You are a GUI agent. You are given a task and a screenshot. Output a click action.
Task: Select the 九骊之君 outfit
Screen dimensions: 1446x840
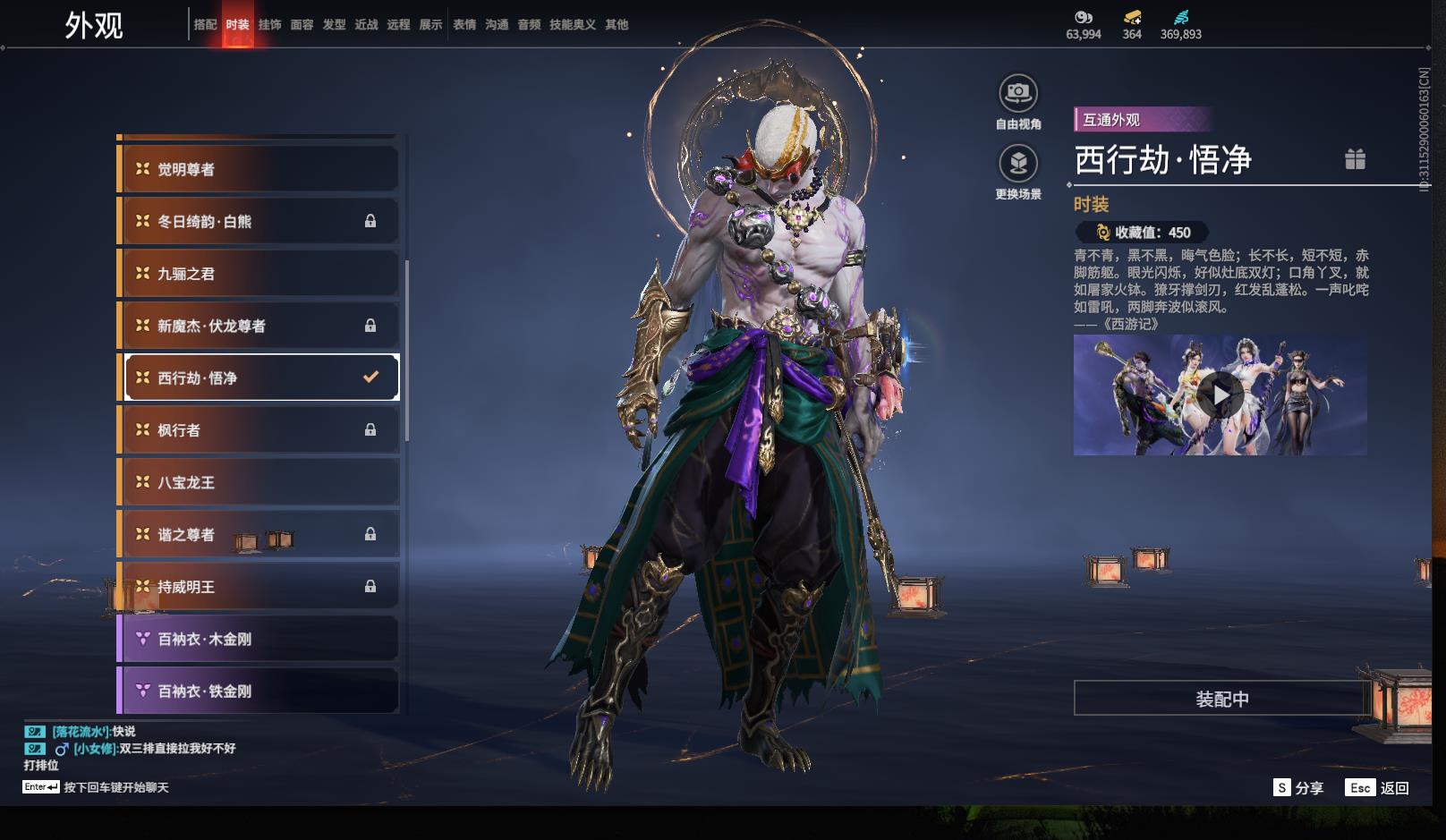(259, 274)
